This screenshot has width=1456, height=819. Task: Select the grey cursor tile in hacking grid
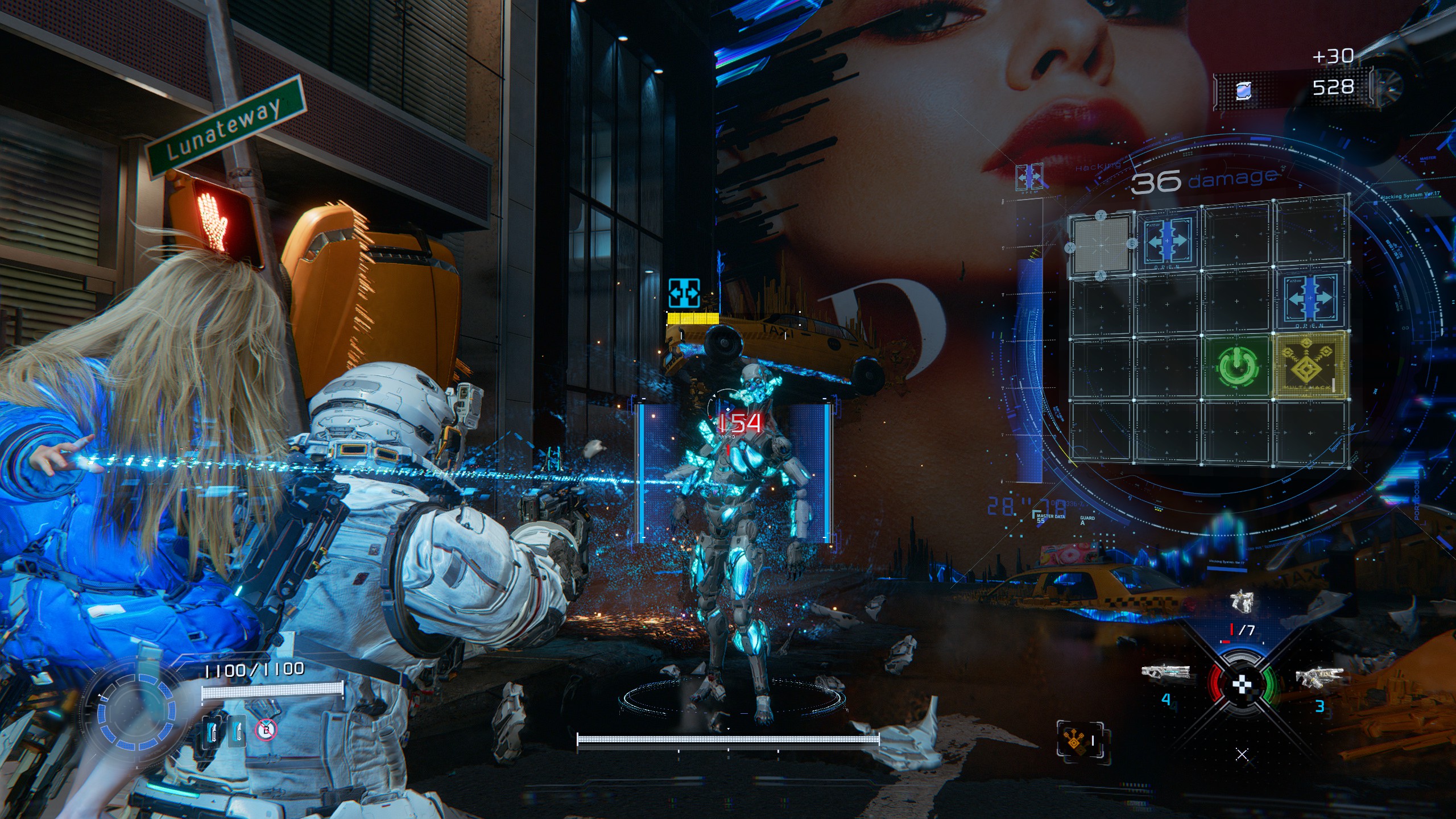click(1101, 245)
